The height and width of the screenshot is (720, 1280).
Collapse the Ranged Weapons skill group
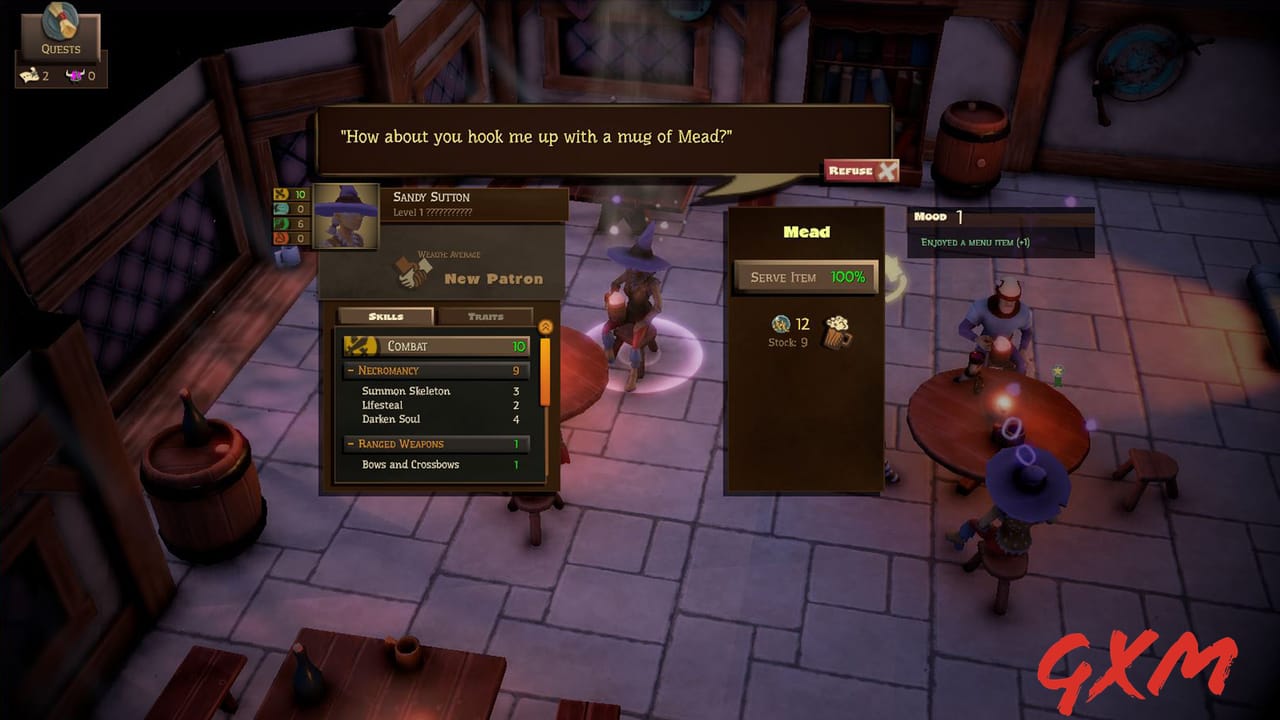tap(350, 443)
